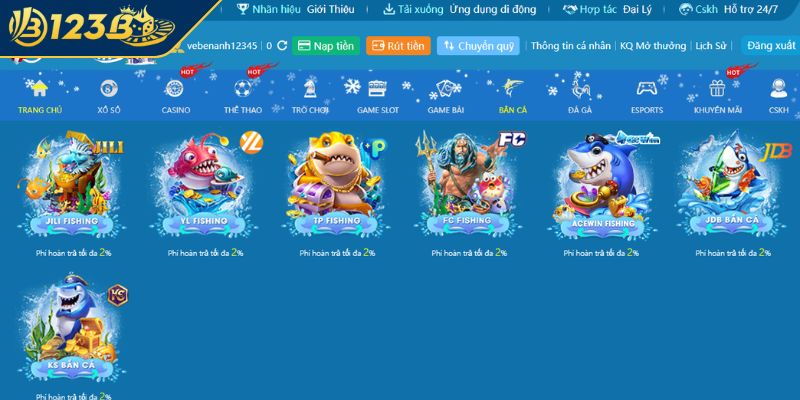Launch the YL Fishing game
The height and width of the screenshot is (400, 800).
click(x=204, y=185)
